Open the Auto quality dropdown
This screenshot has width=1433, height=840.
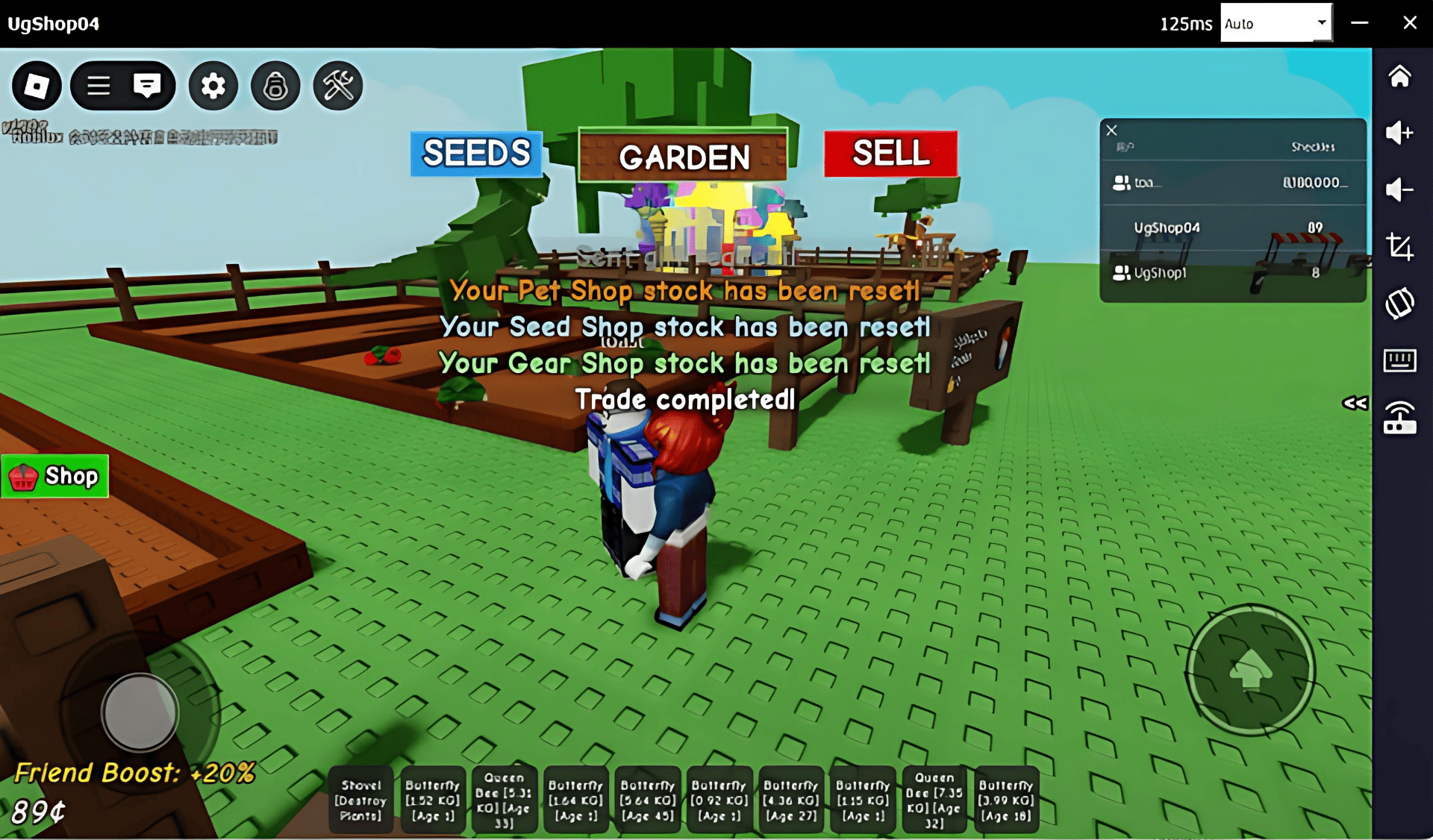pos(1276,23)
